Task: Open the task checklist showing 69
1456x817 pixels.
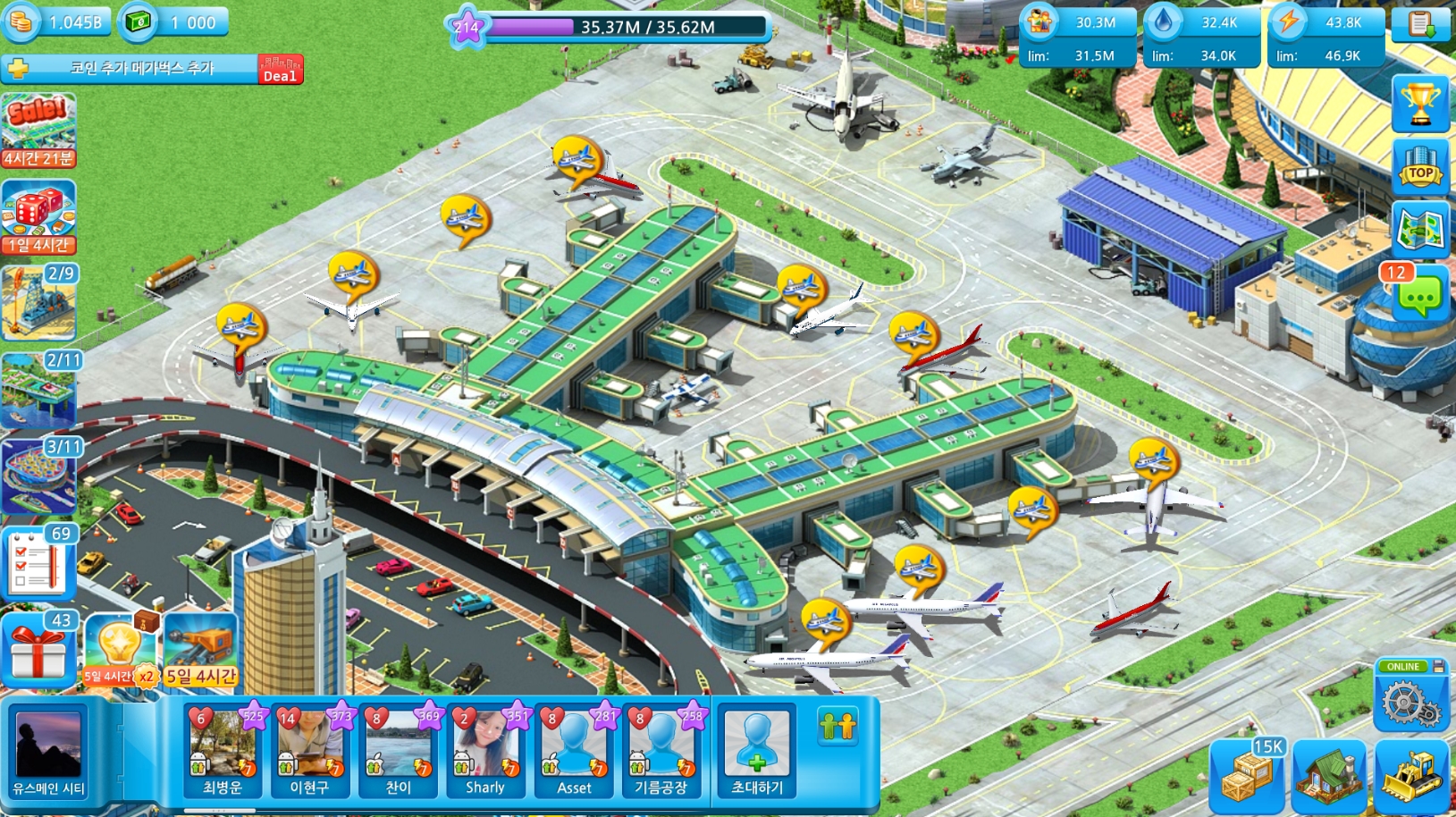Action: 38,562
